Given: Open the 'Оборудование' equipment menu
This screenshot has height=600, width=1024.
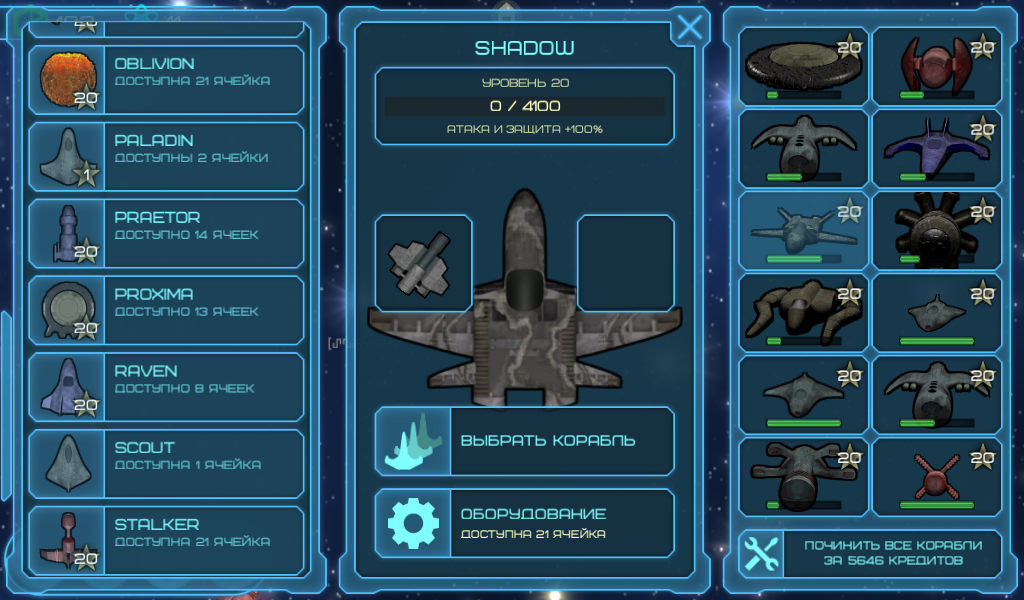Looking at the screenshot, I should tap(524, 523).
